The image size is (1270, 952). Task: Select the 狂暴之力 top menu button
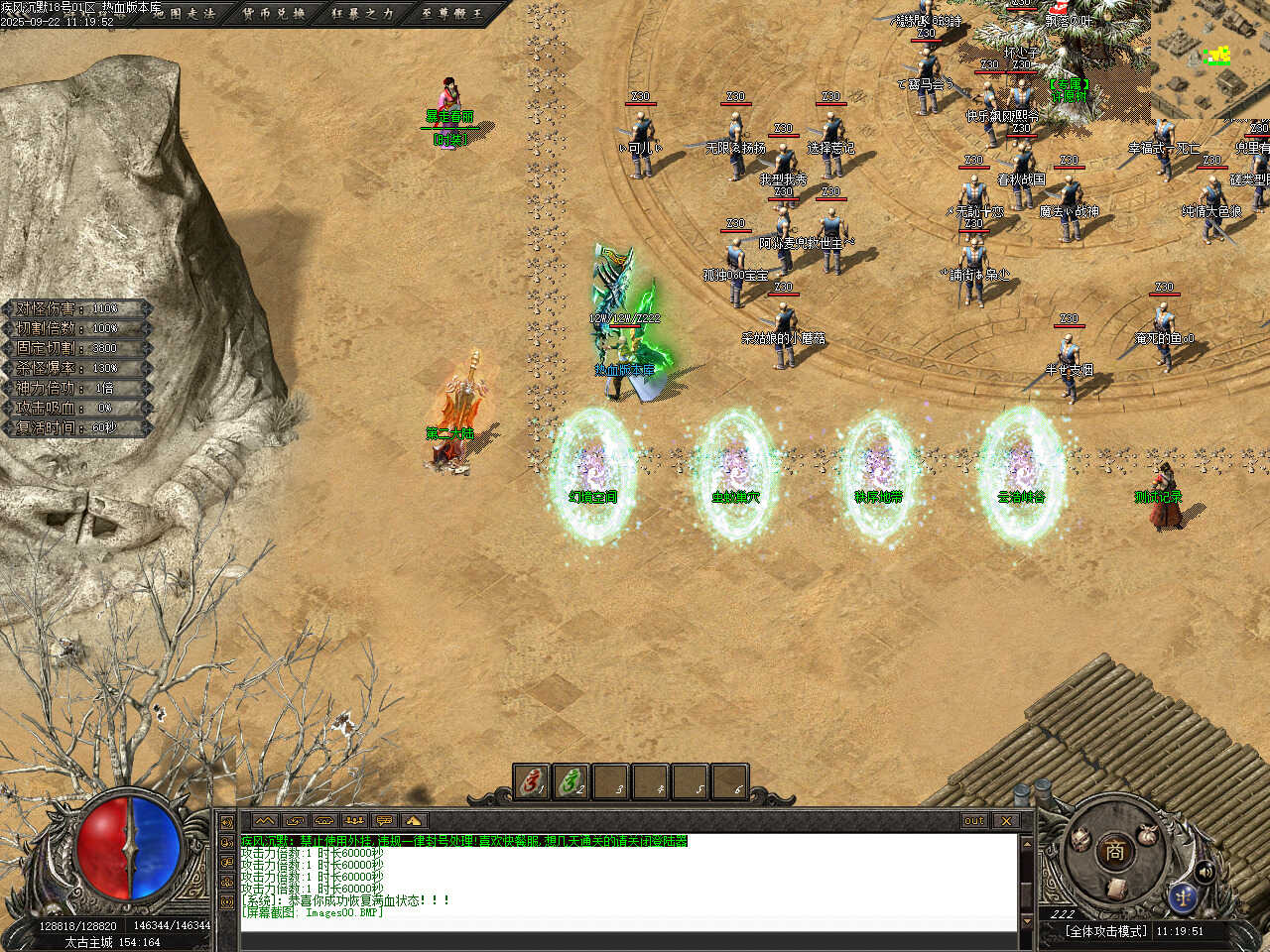363,14
